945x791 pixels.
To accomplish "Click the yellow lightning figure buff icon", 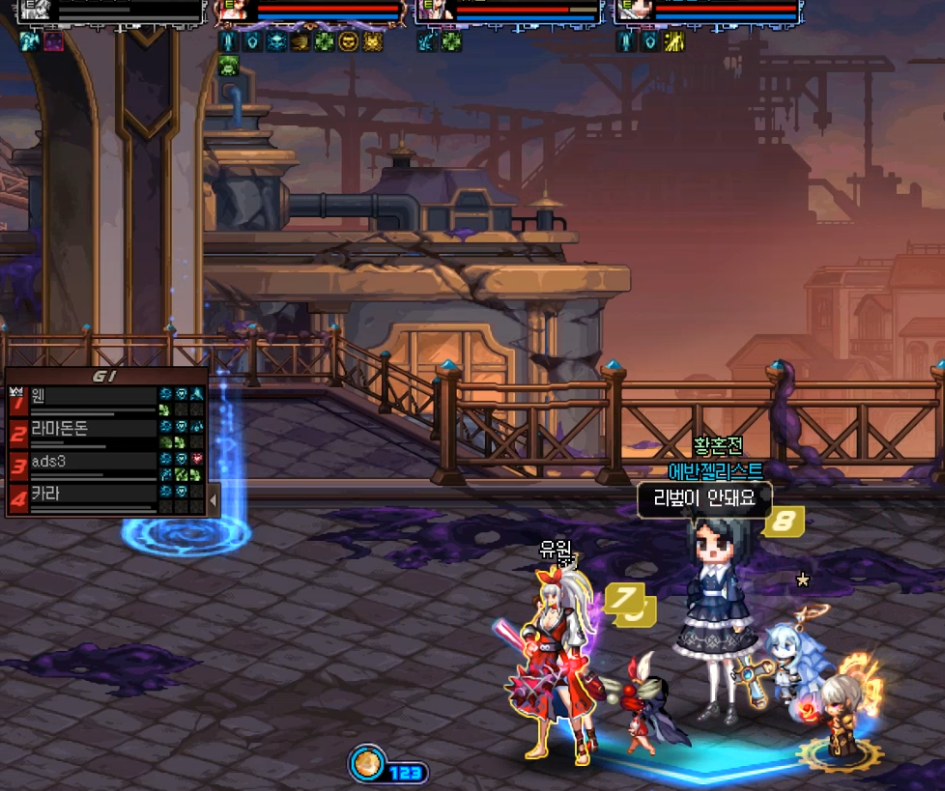I will click(x=675, y=42).
